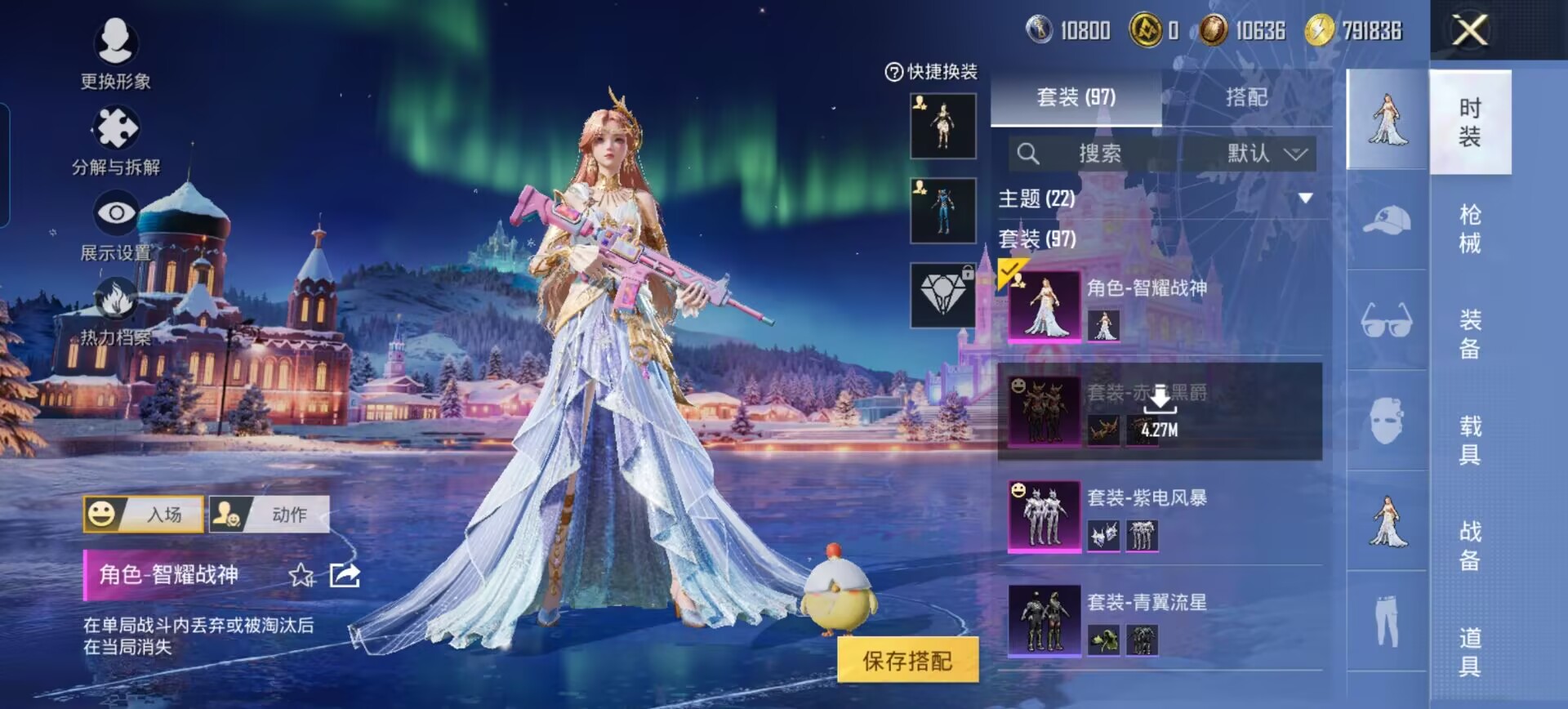Open 展示设置 display settings

point(116,225)
